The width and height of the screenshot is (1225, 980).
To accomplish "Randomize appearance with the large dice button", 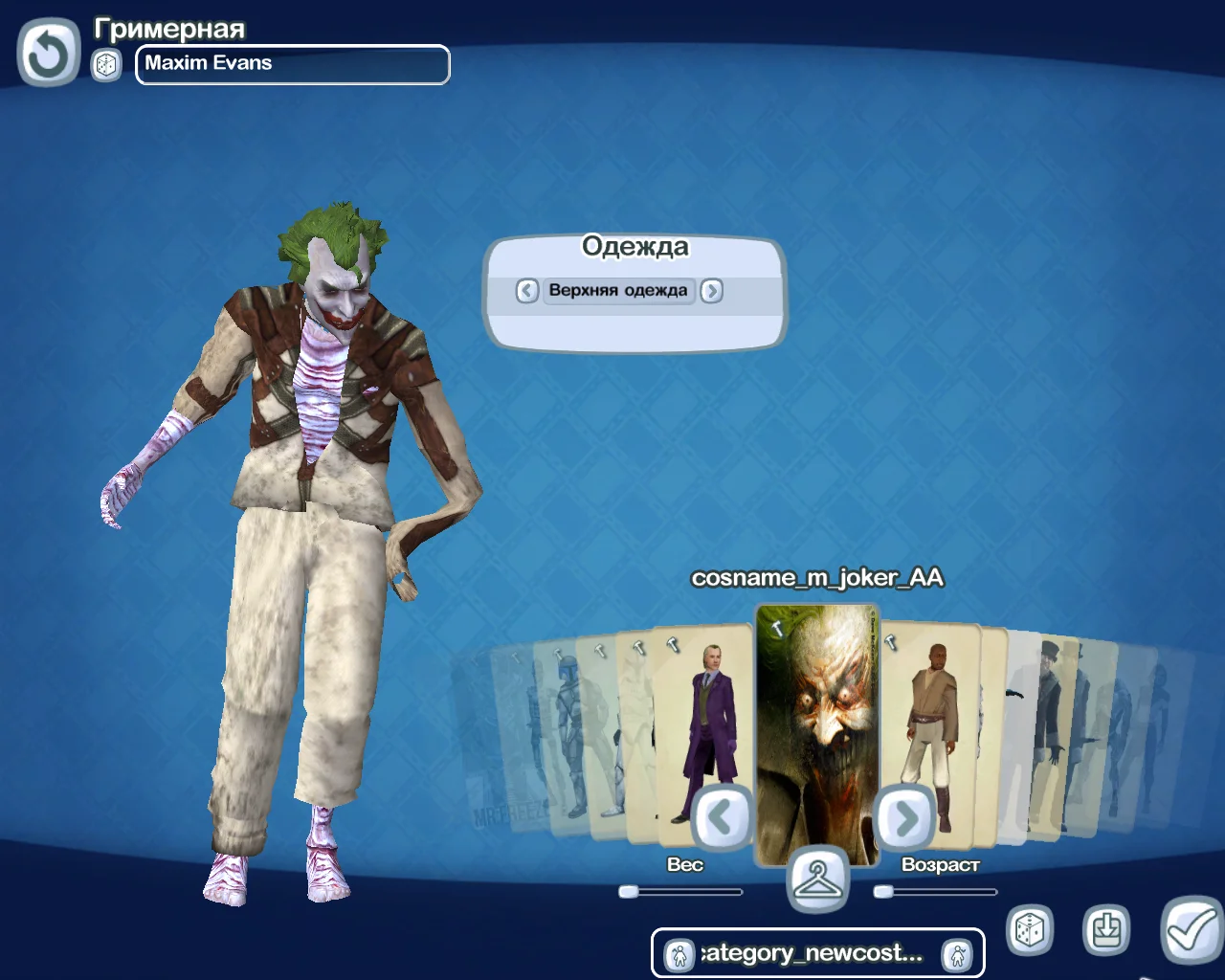I will (1029, 929).
